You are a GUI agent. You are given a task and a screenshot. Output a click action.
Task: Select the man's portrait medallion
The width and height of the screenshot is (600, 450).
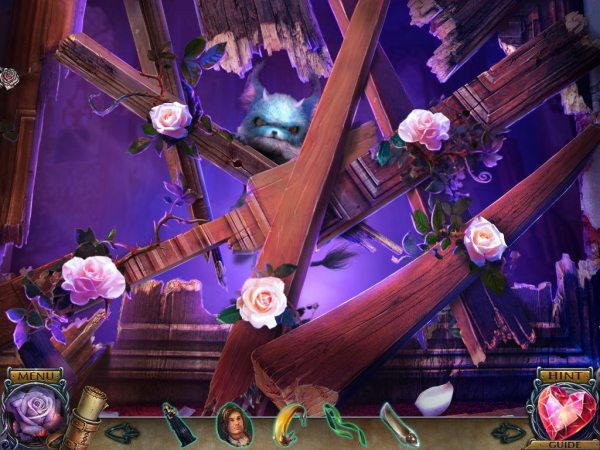pyautogui.click(x=233, y=423)
